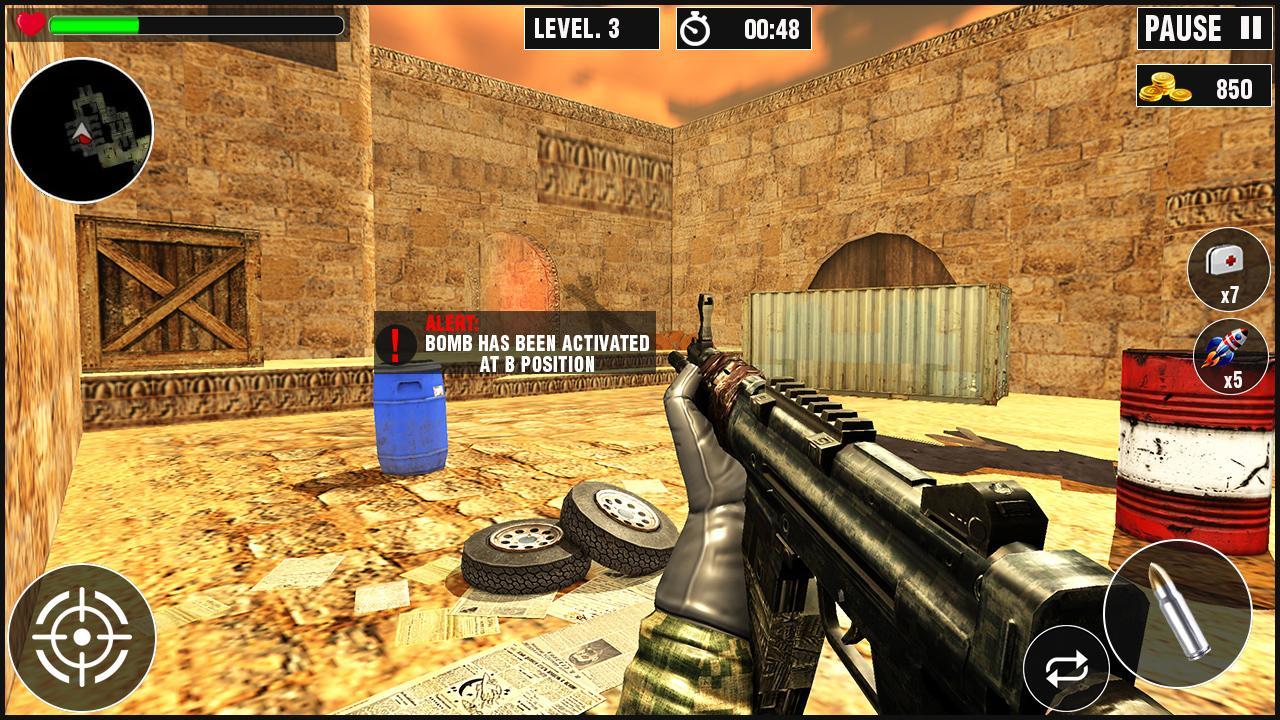
Task: Pause the game
Action: point(1205,29)
